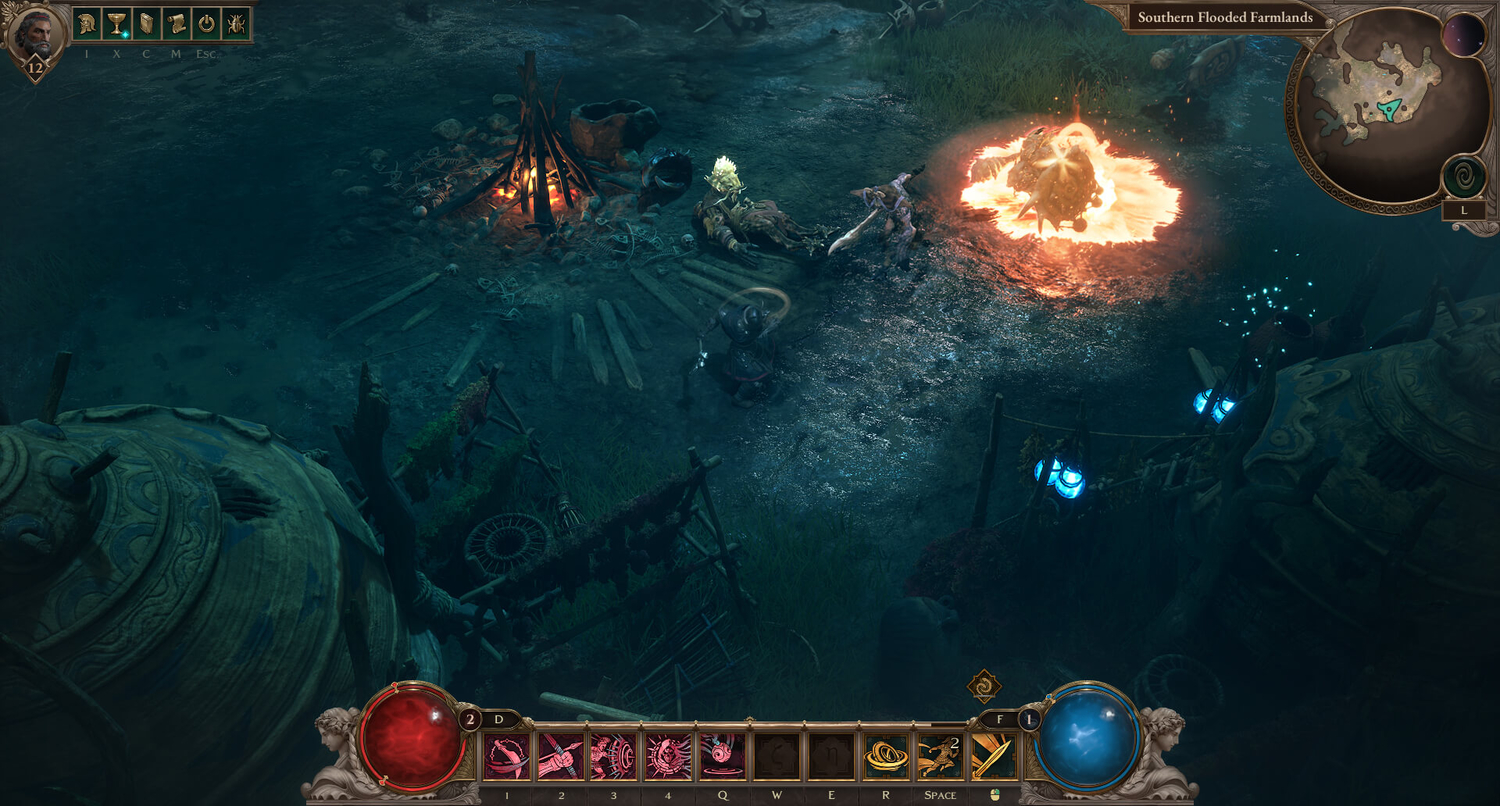Open the scroll map icon
This screenshot has height=806, width=1500.
[176, 23]
